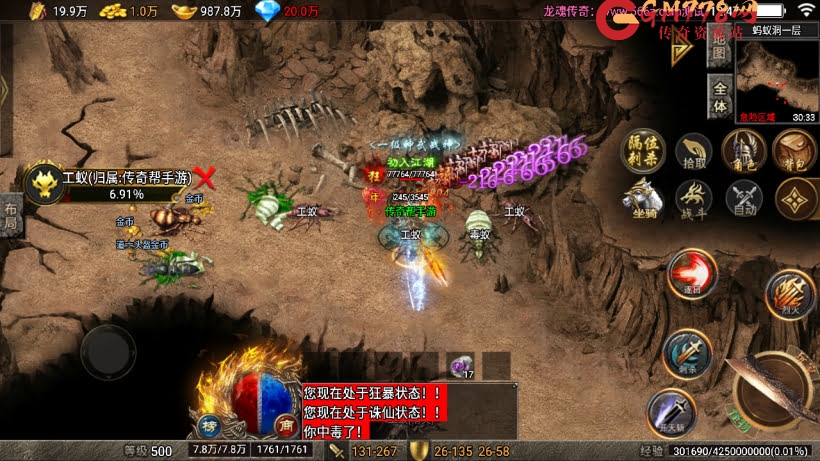Viewport: 820px width, 461px height.
Task: Click the four-point star shuriken button
Action: pyautogui.click(x=792, y=199)
